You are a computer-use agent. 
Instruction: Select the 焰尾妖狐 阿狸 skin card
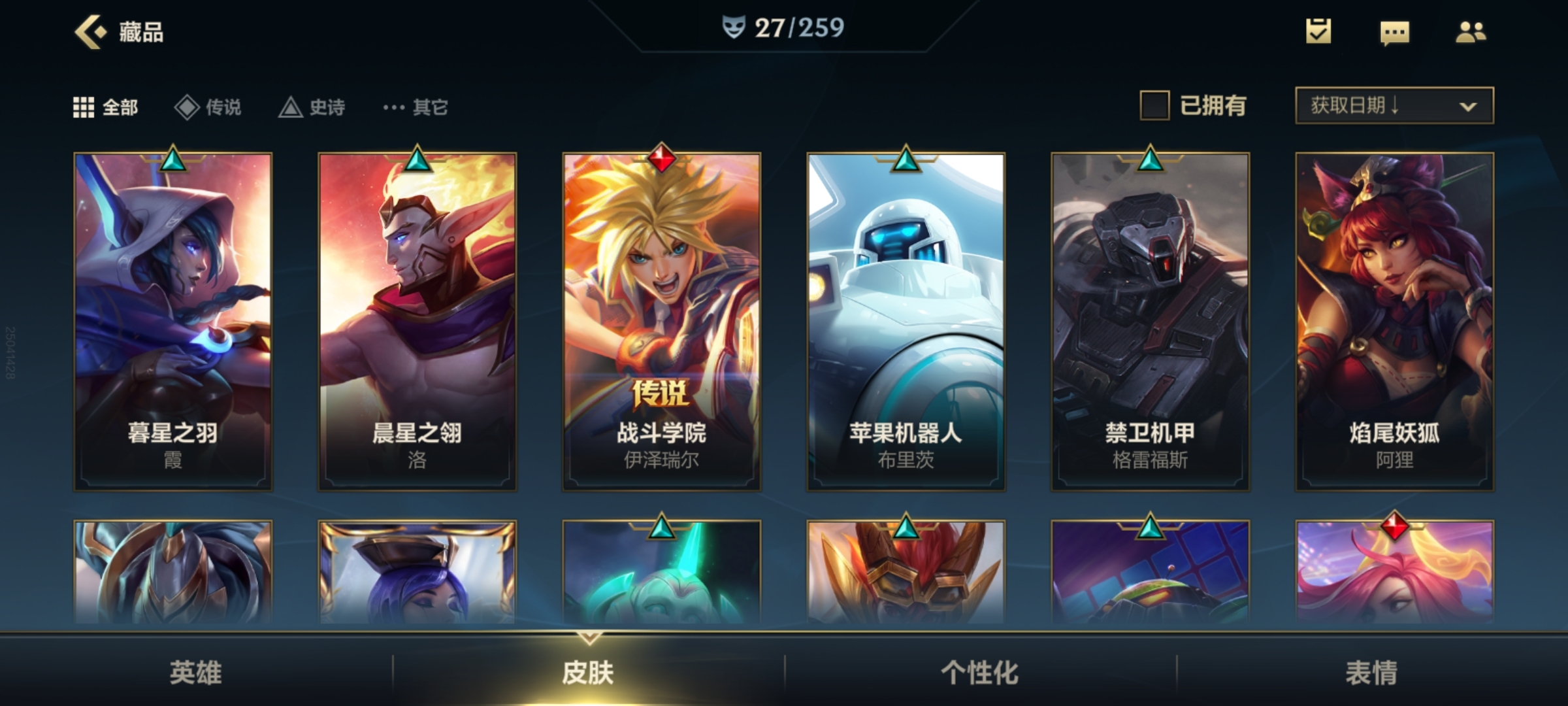click(1395, 322)
